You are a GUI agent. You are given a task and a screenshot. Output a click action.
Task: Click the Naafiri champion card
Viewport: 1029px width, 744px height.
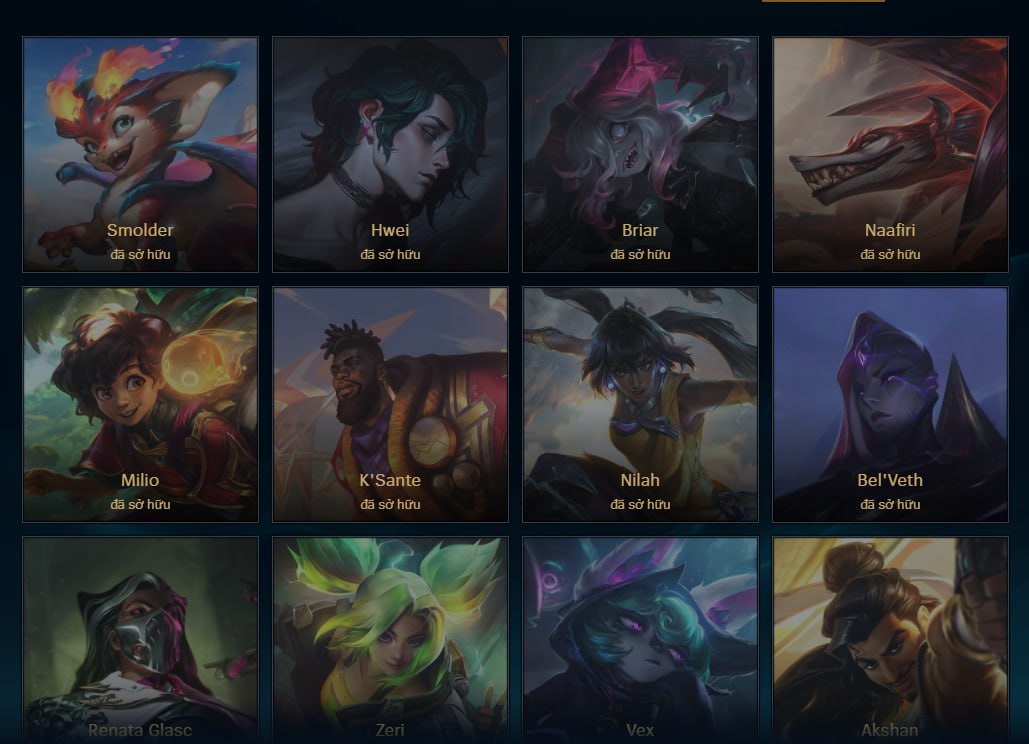(x=890, y=155)
